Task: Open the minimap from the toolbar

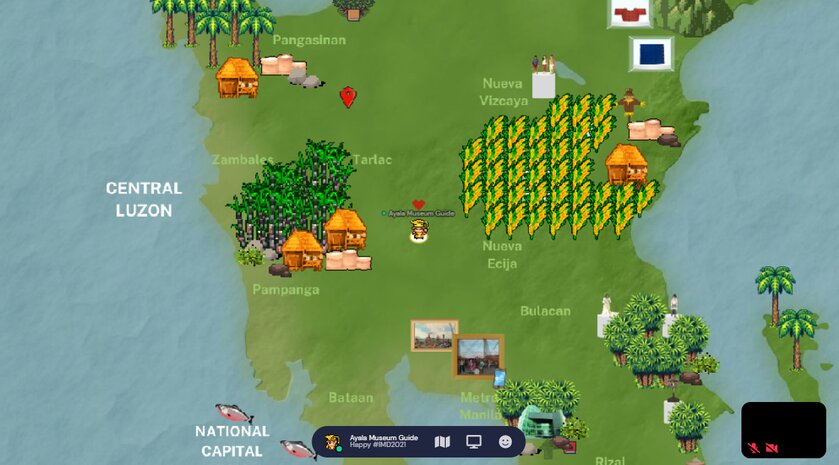Action: [x=443, y=442]
